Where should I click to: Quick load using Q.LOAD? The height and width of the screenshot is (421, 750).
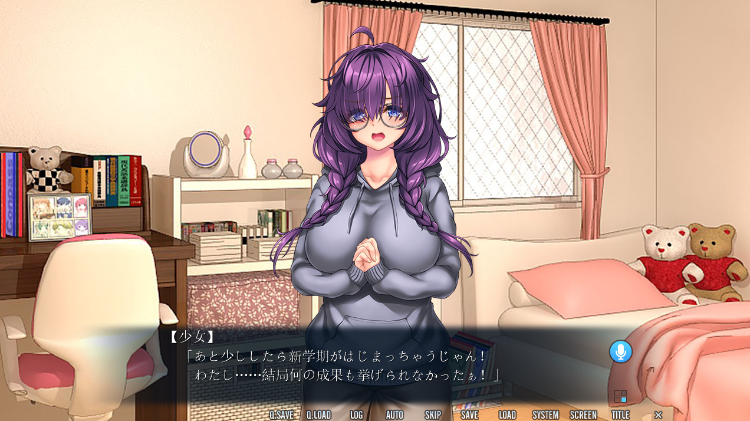click(319, 414)
